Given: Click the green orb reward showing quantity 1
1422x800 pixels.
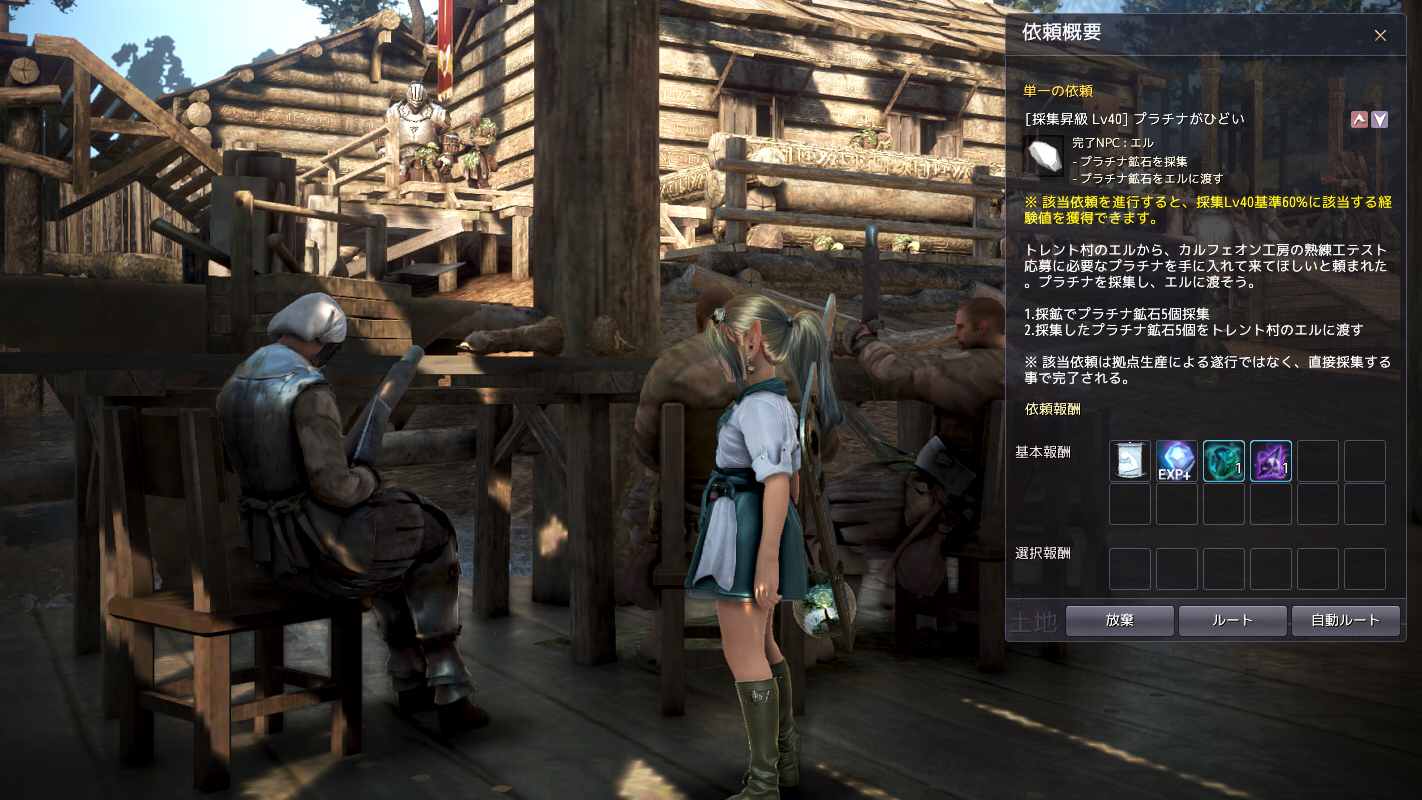Looking at the screenshot, I should click(1224, 461).
